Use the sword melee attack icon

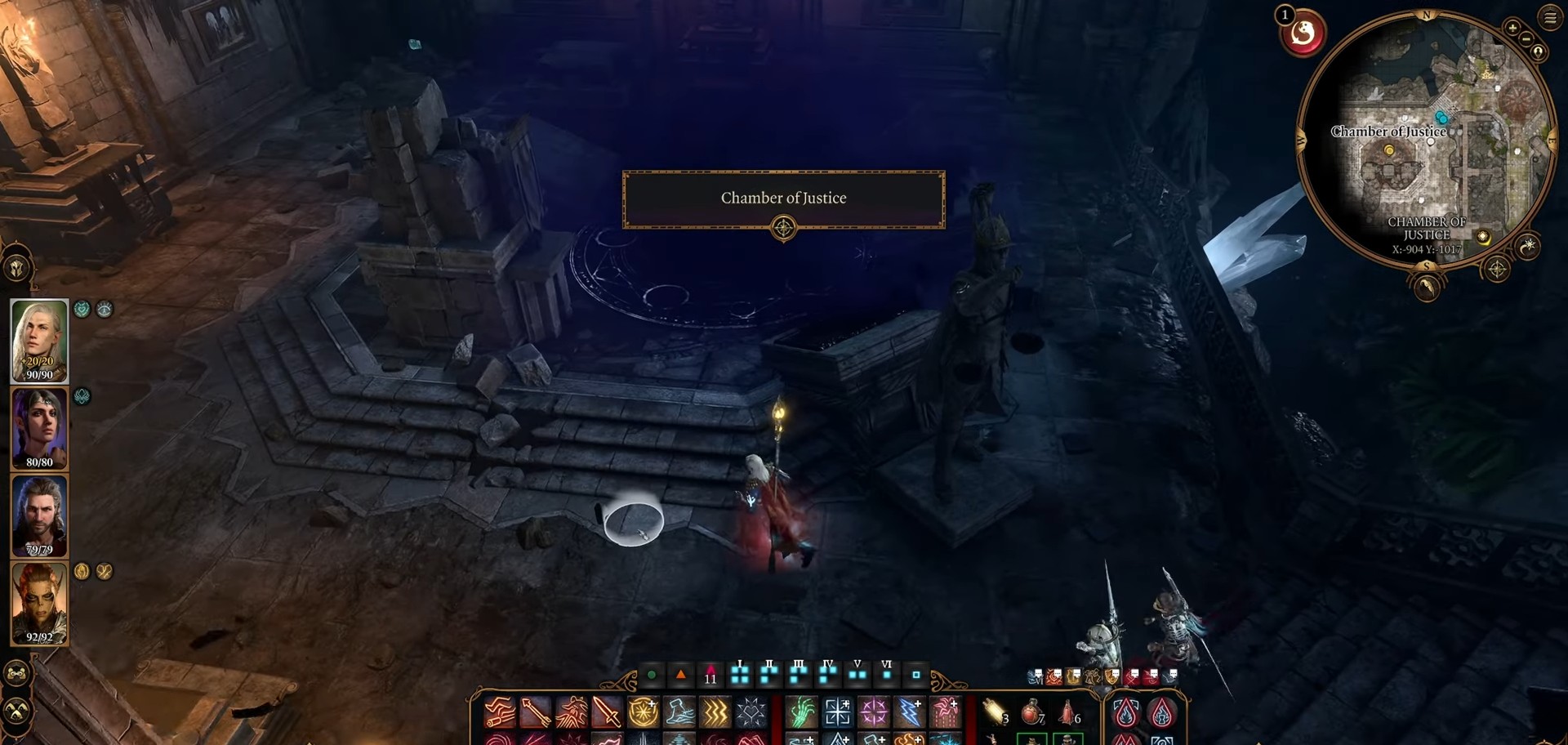(x=607, y=712)
